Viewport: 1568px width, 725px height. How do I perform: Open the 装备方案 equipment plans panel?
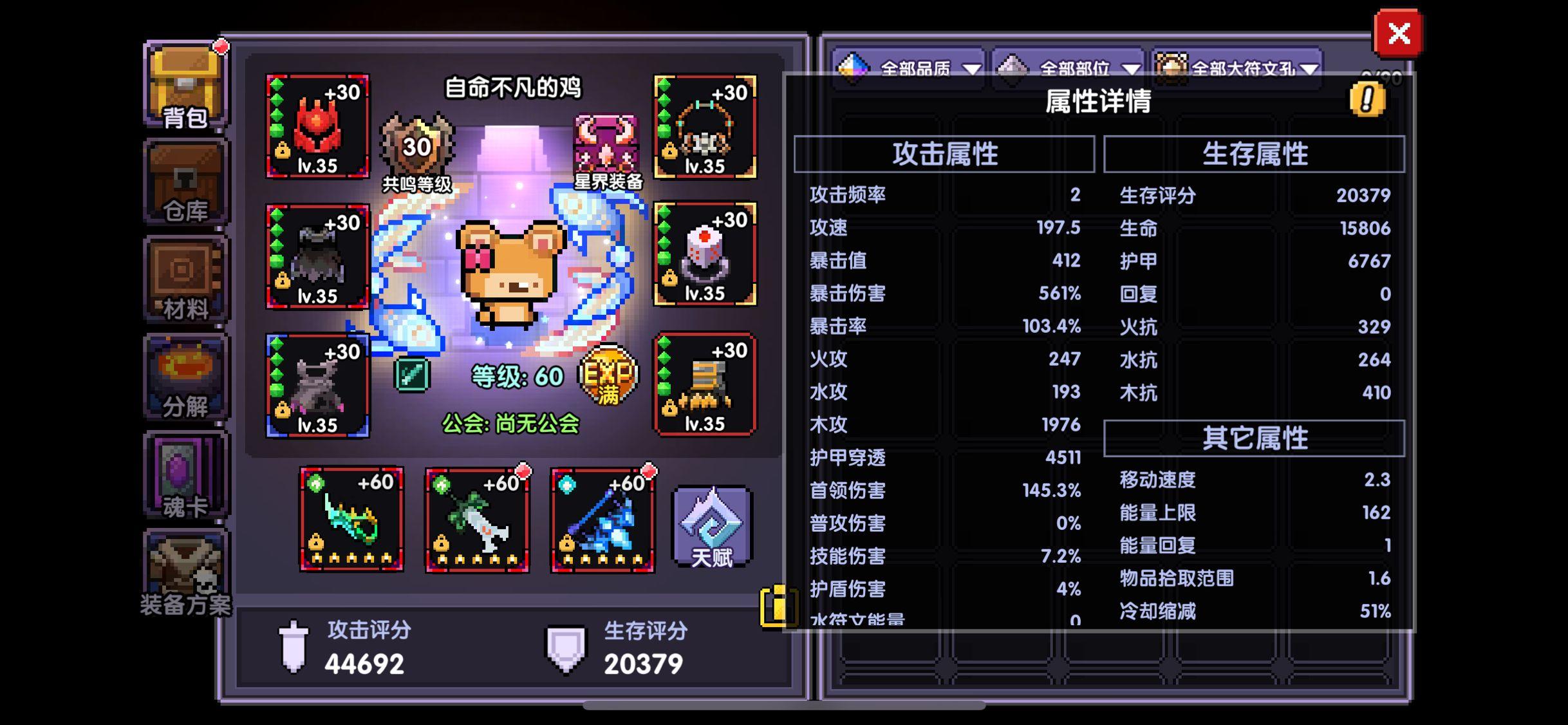(x=183, y=570)
